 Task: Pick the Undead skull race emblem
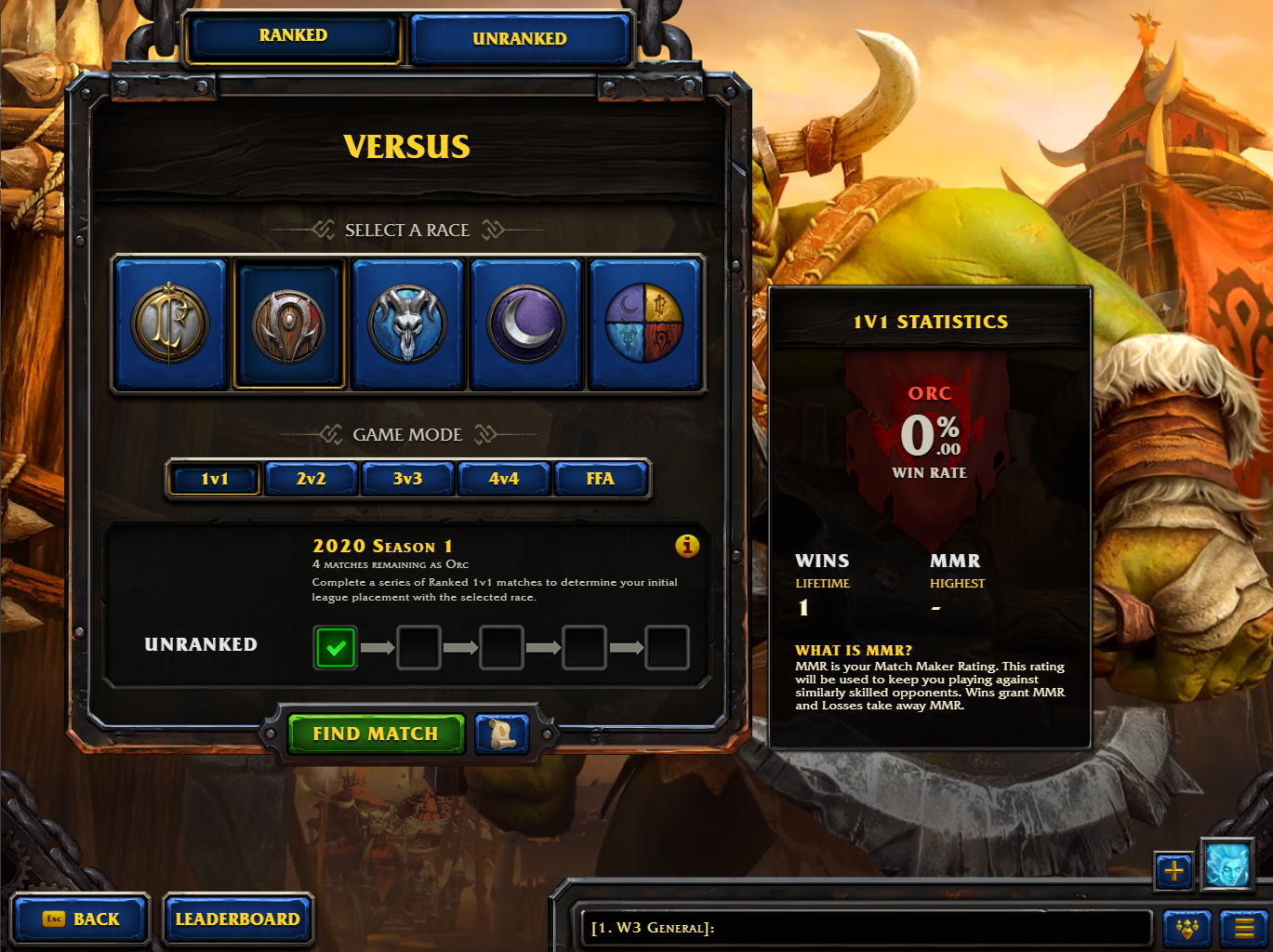[407, 324]
